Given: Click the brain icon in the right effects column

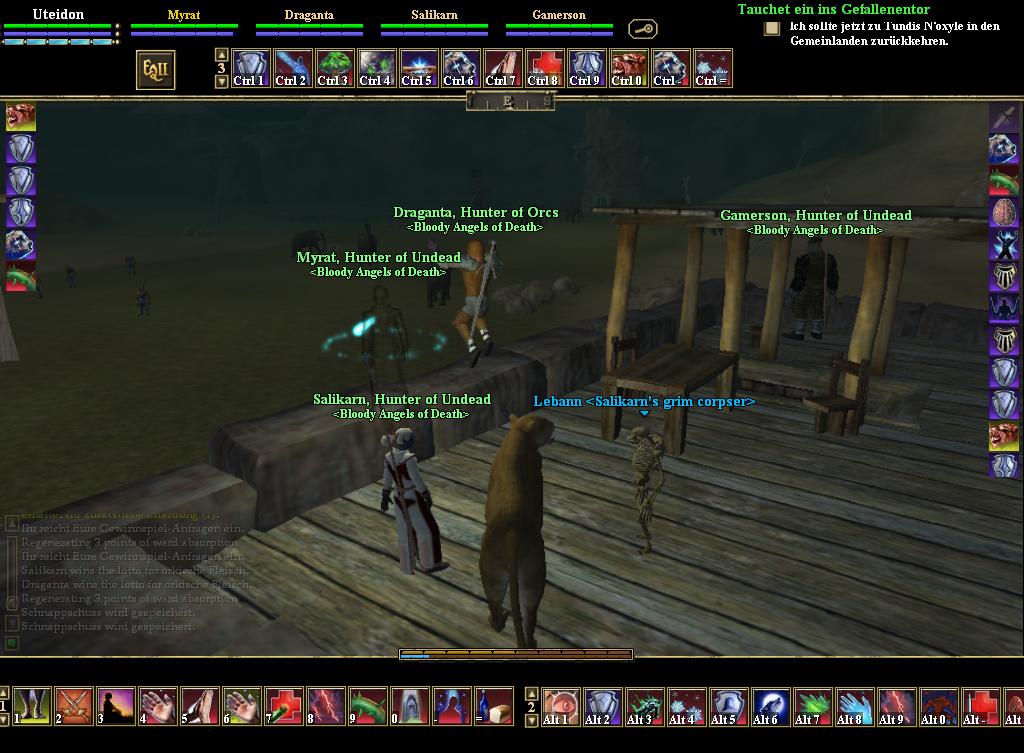Looking at the screenshot, I should pos(1004,212).
